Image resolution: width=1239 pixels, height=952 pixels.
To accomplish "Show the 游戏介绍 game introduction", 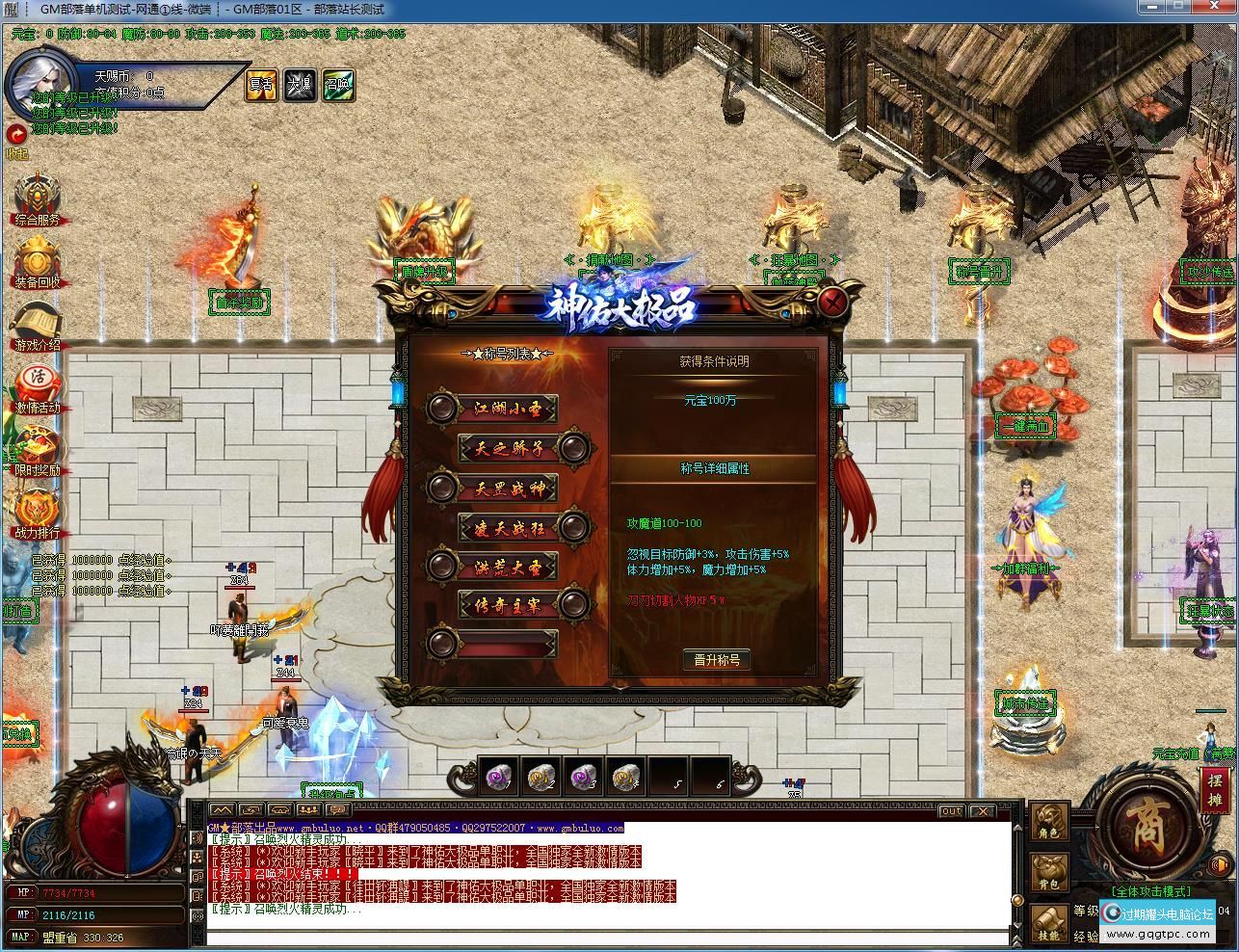I will coord(37,327).
